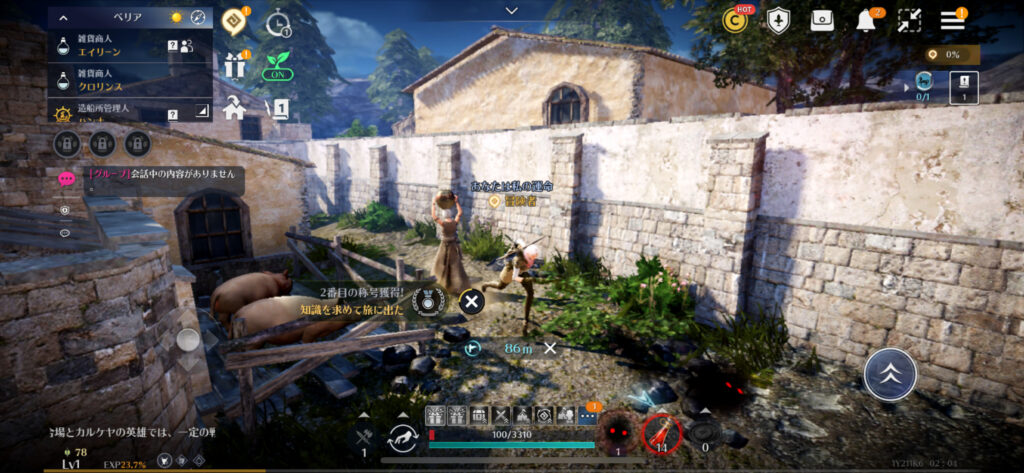Open the notifications bell

click(x=865, y=20)
